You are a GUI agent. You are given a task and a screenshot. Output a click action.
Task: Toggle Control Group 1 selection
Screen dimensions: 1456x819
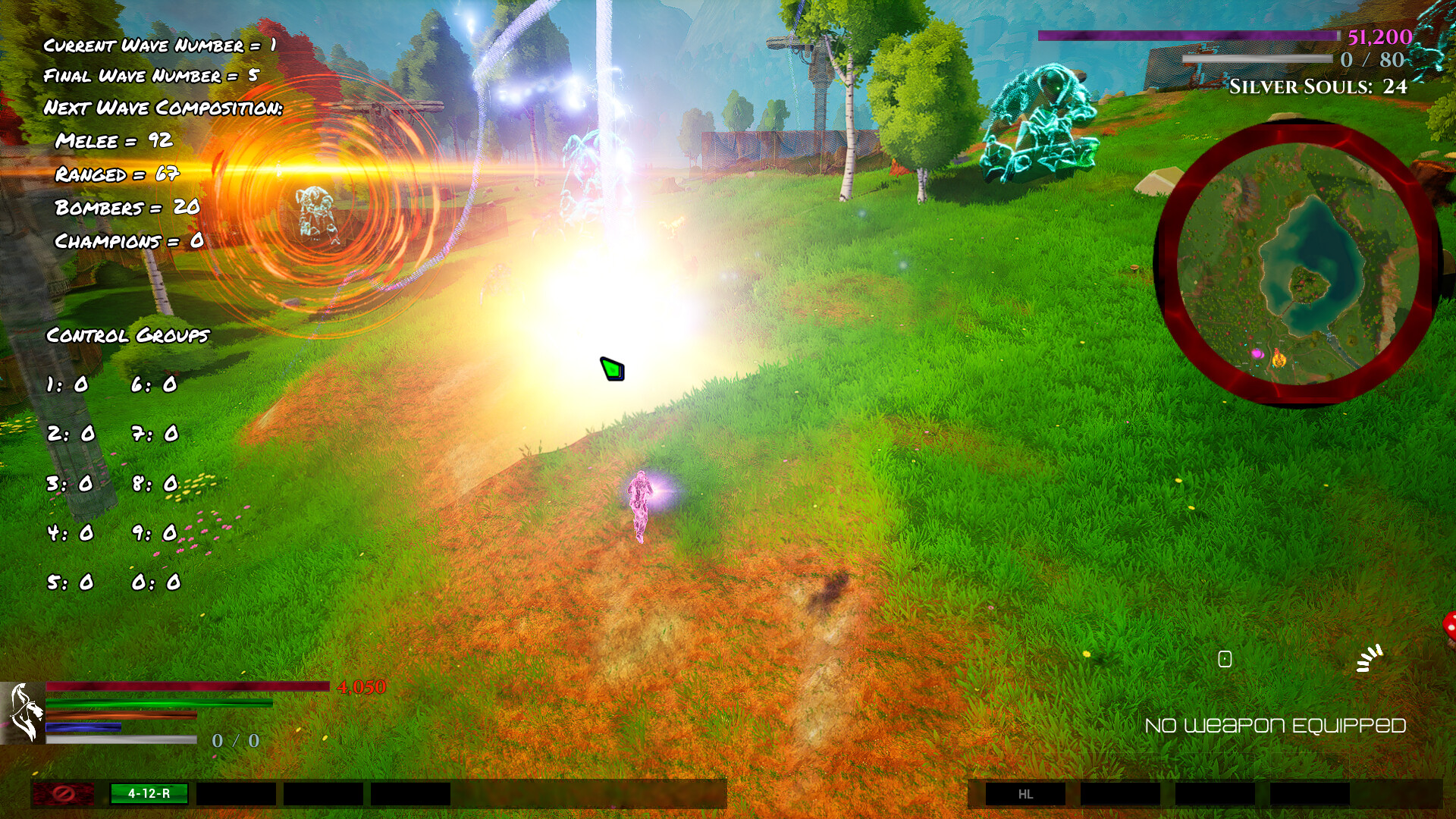(68, 385)
